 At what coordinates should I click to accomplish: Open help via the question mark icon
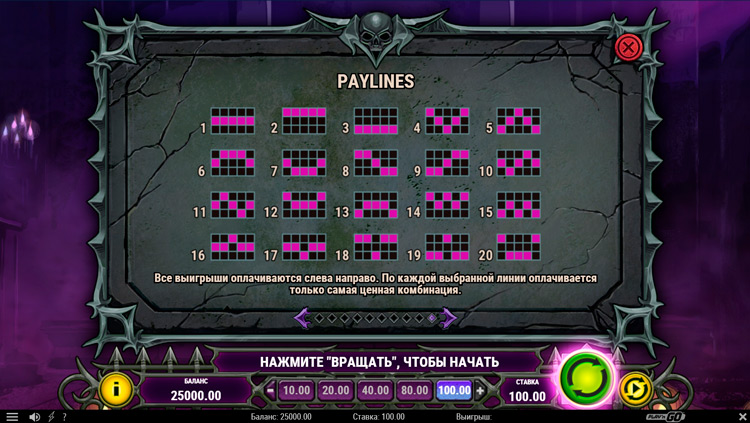click(64, 417)
